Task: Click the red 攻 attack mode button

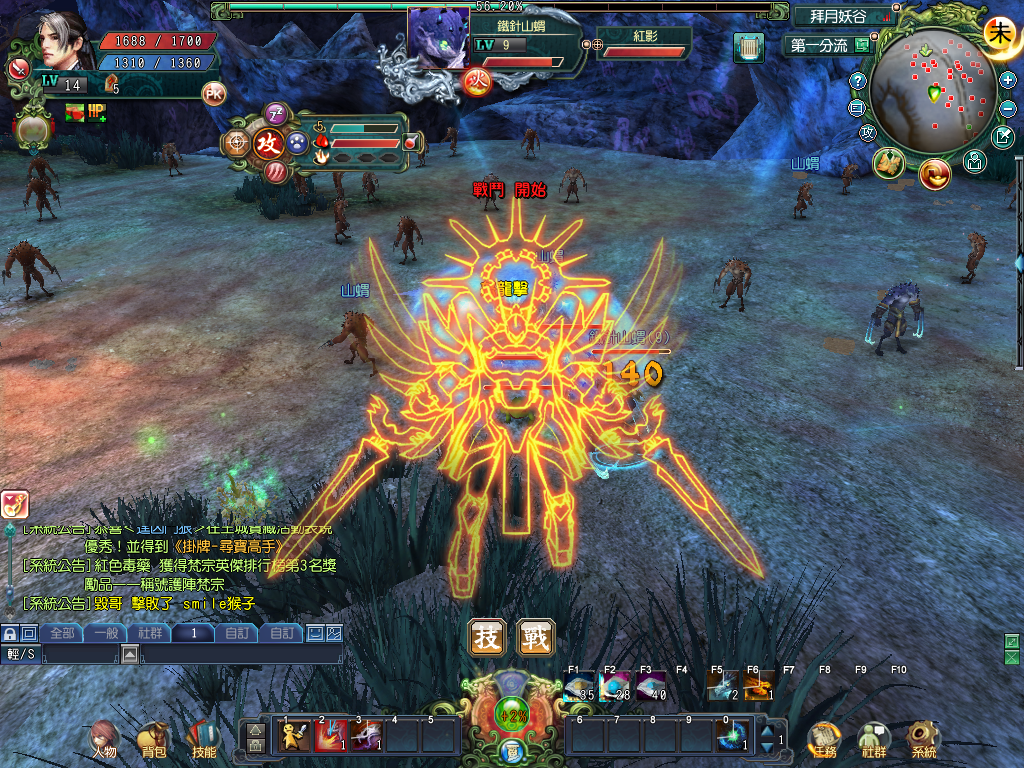Action: coord(268,143)
